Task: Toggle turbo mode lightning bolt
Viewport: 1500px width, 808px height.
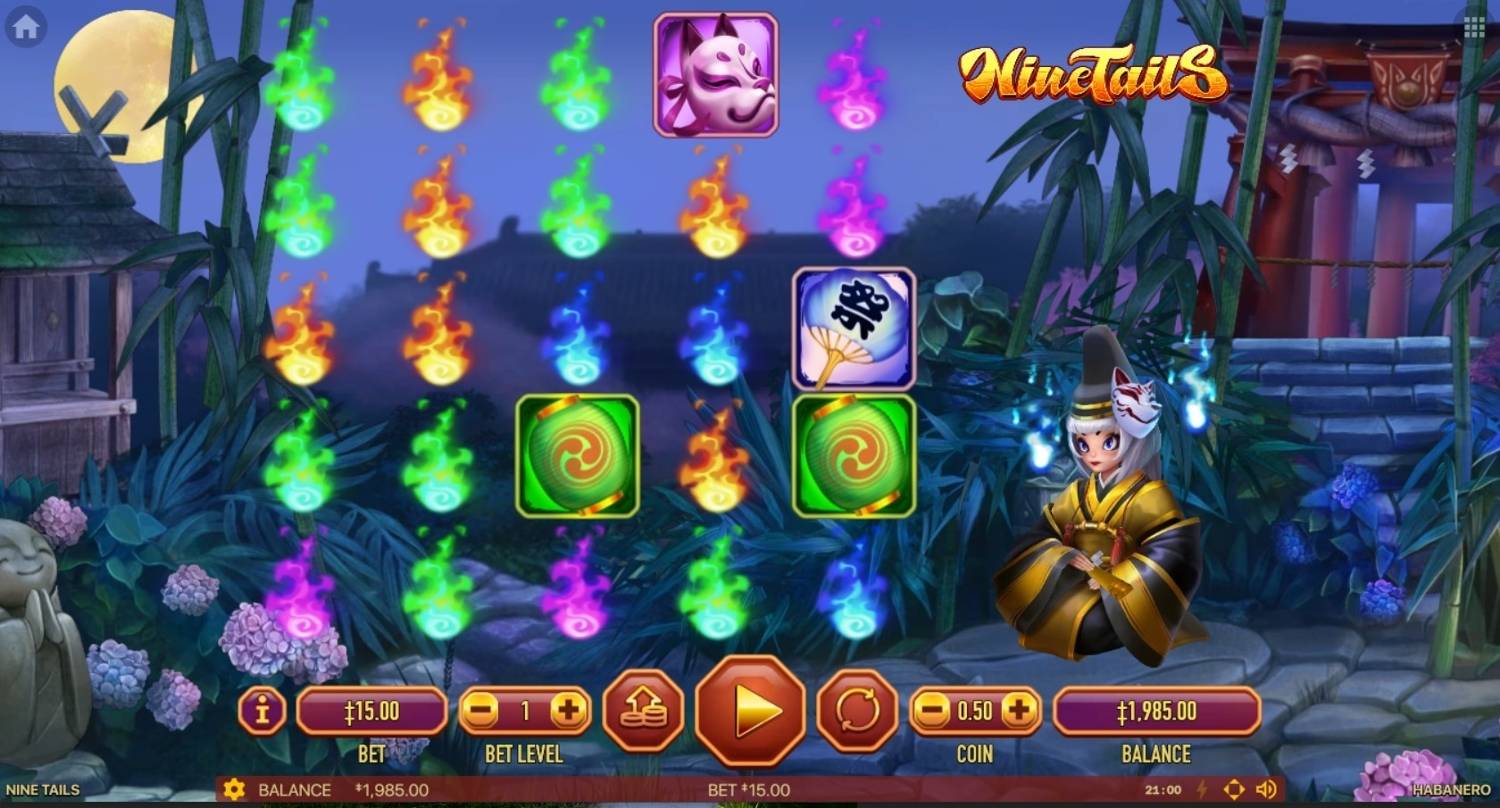Action: (x=1202, y=790)
